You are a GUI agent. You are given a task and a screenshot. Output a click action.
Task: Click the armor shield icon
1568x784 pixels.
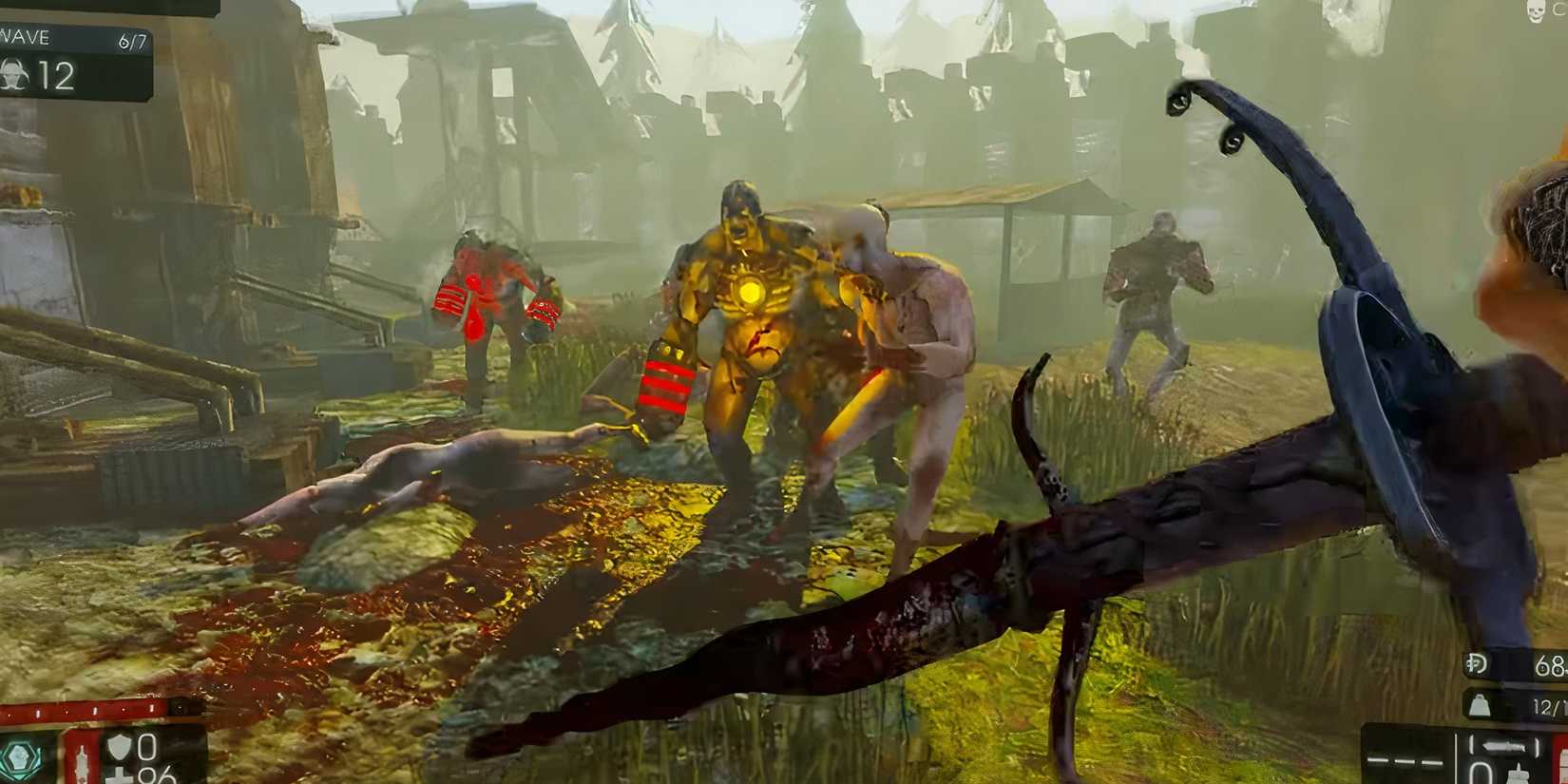[x=120, y=747]
